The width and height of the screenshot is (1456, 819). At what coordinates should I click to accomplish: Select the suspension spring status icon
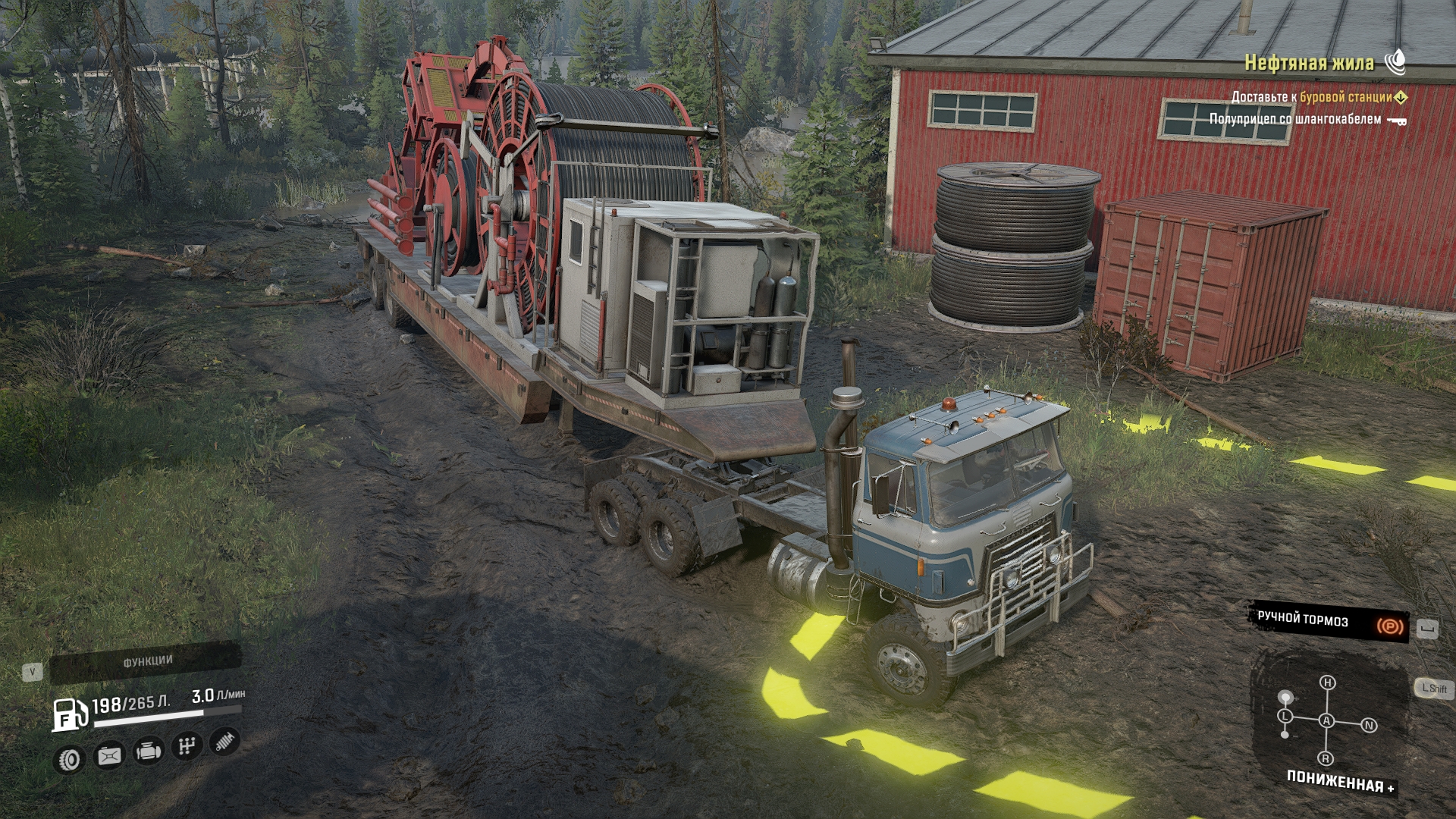(x=224, y=741)
